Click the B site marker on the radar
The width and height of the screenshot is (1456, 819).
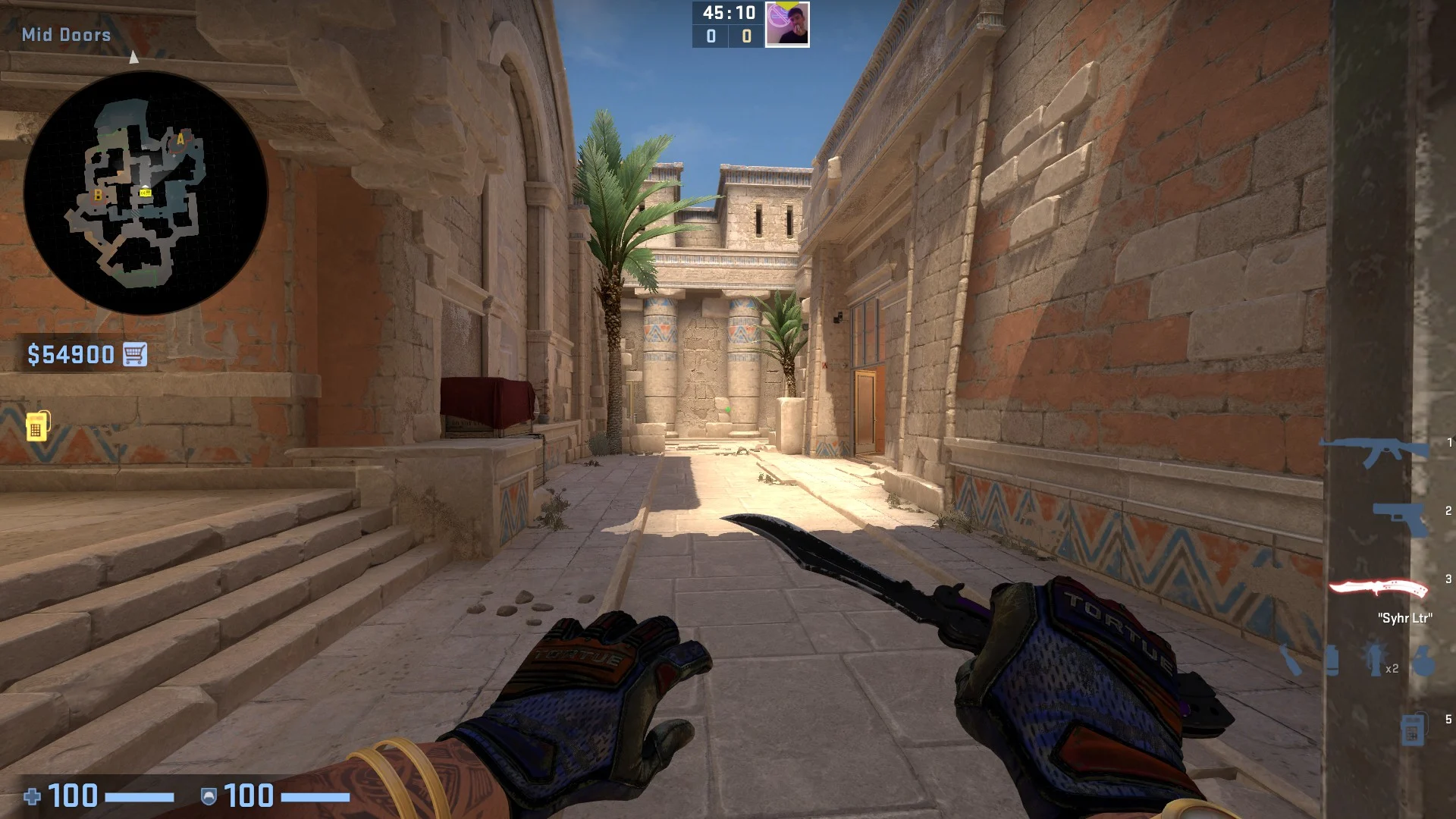(x=98, y=194)
